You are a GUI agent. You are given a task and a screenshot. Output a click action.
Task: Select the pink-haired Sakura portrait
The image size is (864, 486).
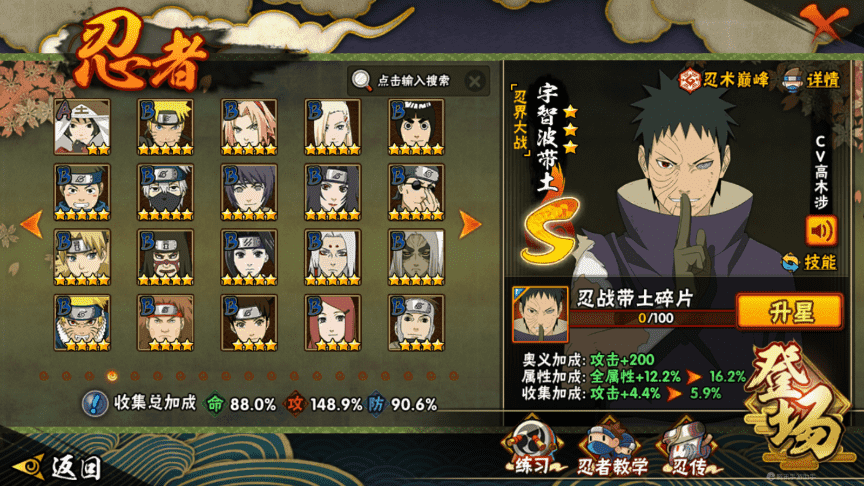tap(249, 126)
